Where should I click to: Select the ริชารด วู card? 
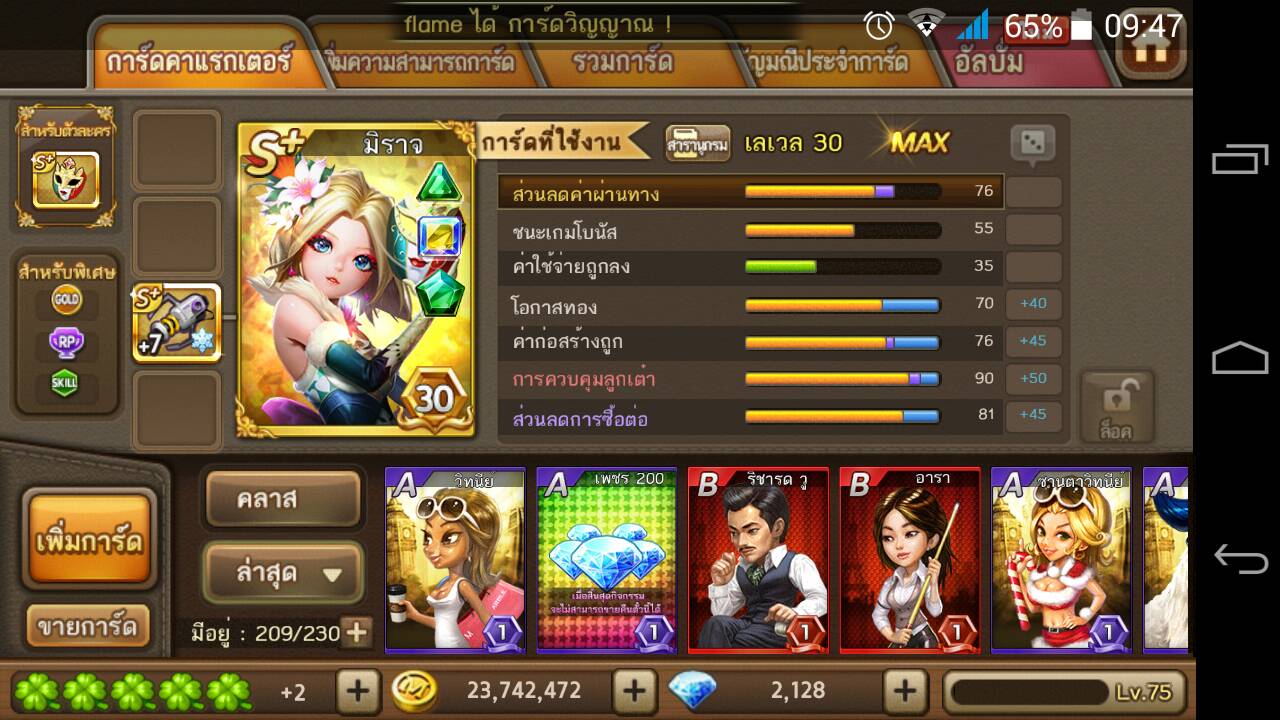coord(758,560)
